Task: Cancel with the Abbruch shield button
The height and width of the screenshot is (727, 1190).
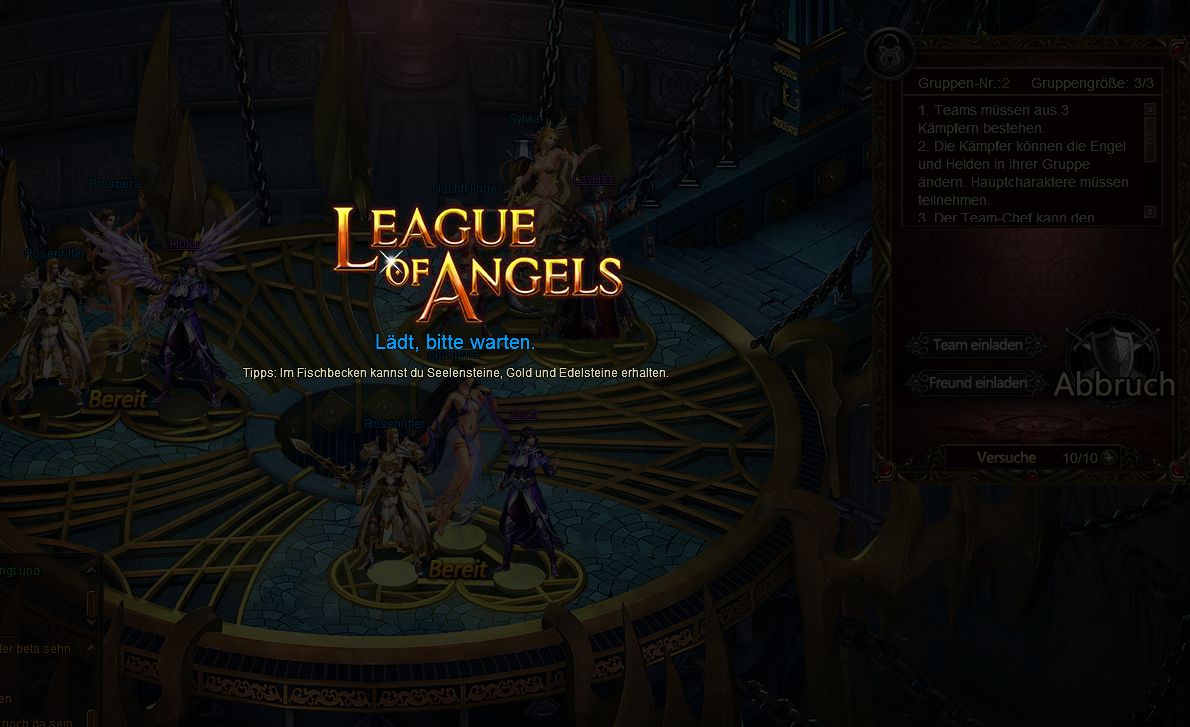Action: (1113, 366)
